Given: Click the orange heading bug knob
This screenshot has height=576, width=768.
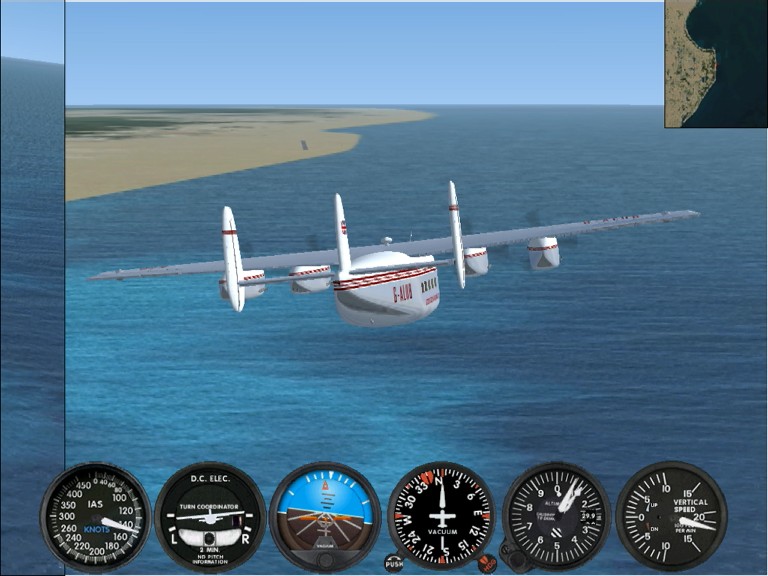Looking at the screenshot, I should 487,563.
